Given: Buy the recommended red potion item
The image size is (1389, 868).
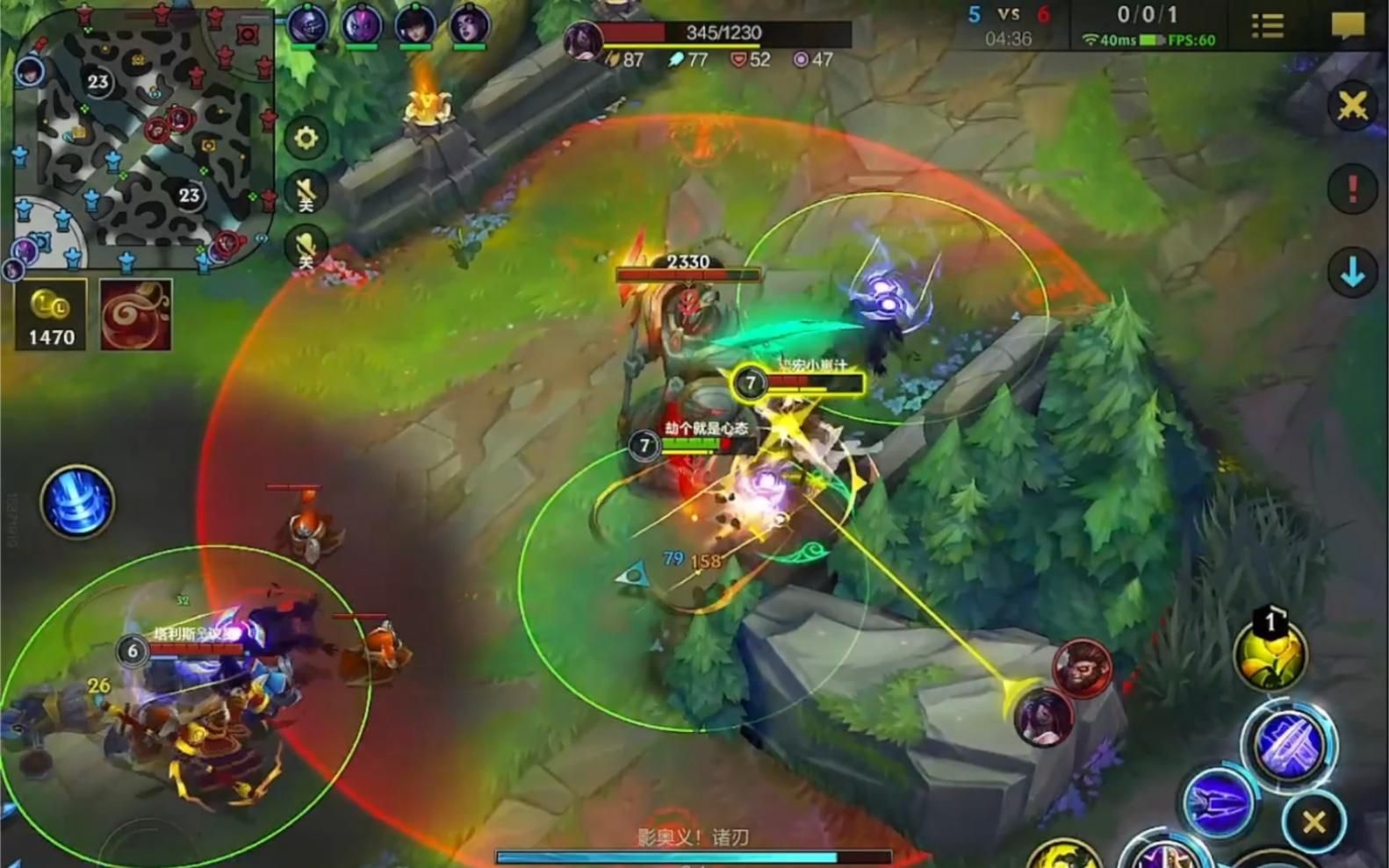Looking at the screenshot, I should tap(135, 316).
